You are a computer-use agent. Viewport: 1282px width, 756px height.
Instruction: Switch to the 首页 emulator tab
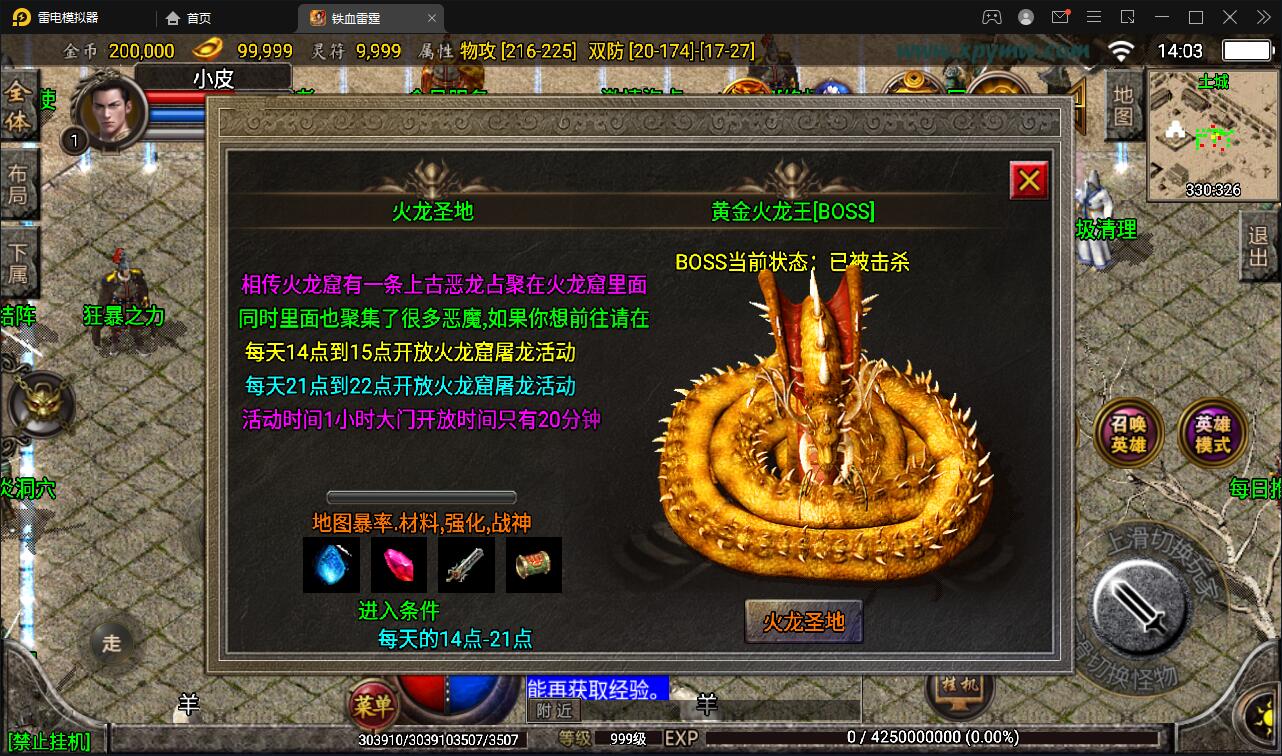[x=199, y=17]
